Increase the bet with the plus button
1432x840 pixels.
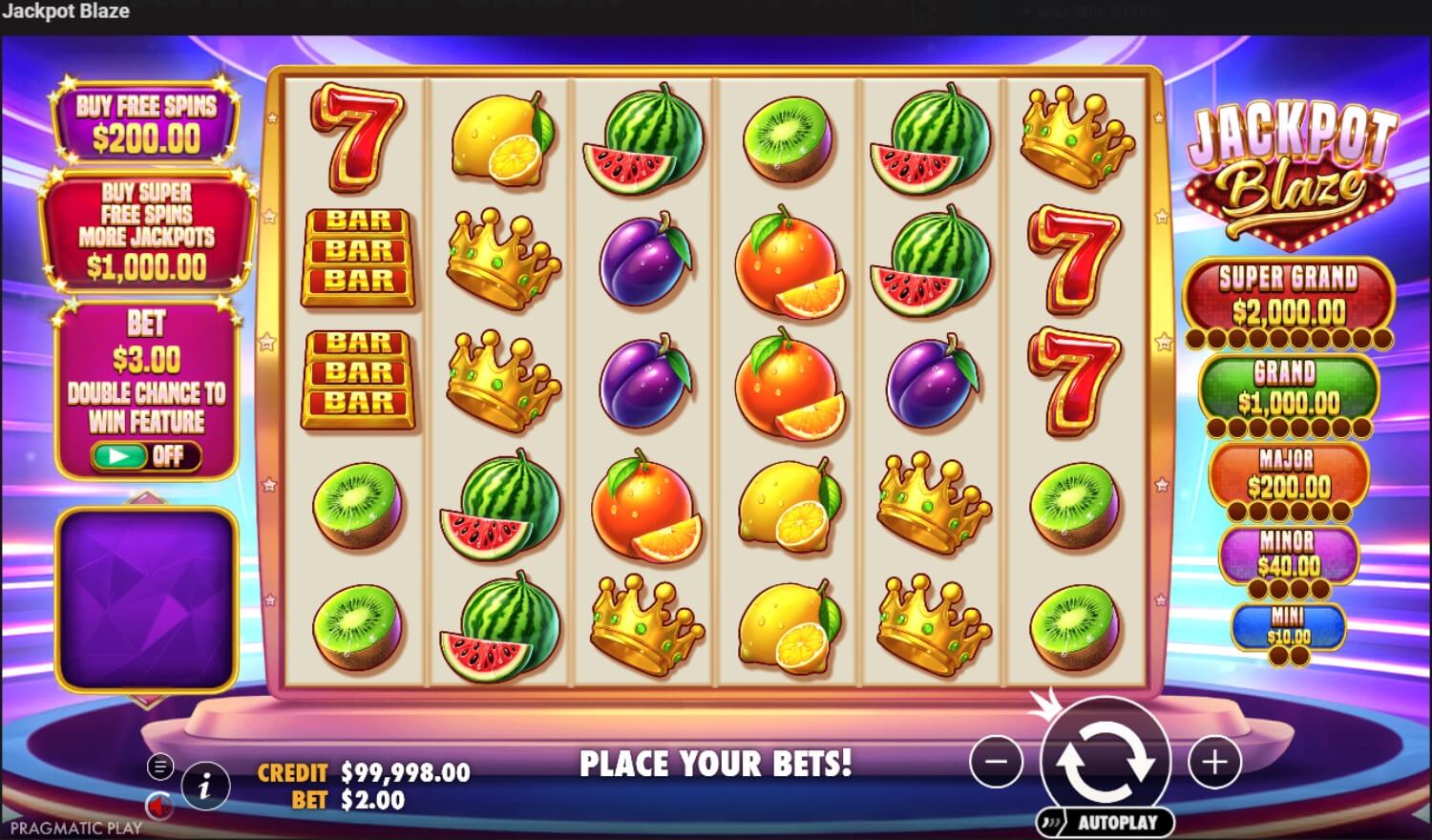click(1214, 762)
